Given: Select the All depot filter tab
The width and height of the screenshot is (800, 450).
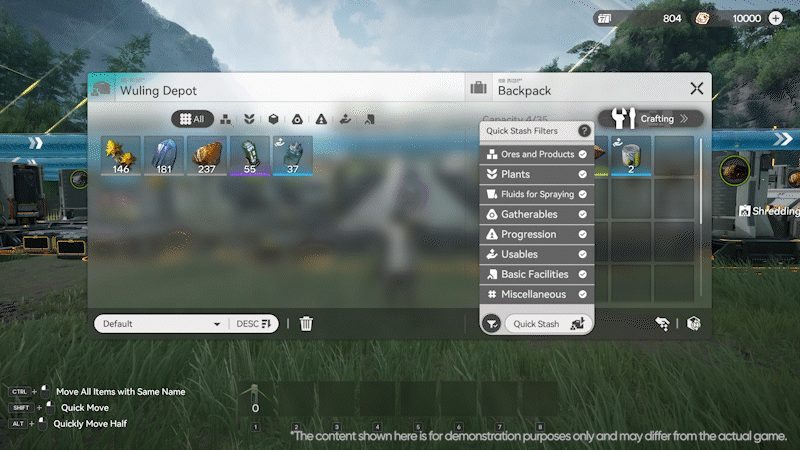Looking at the screenshot, I should pyautogui.click(x=193, y=118).
